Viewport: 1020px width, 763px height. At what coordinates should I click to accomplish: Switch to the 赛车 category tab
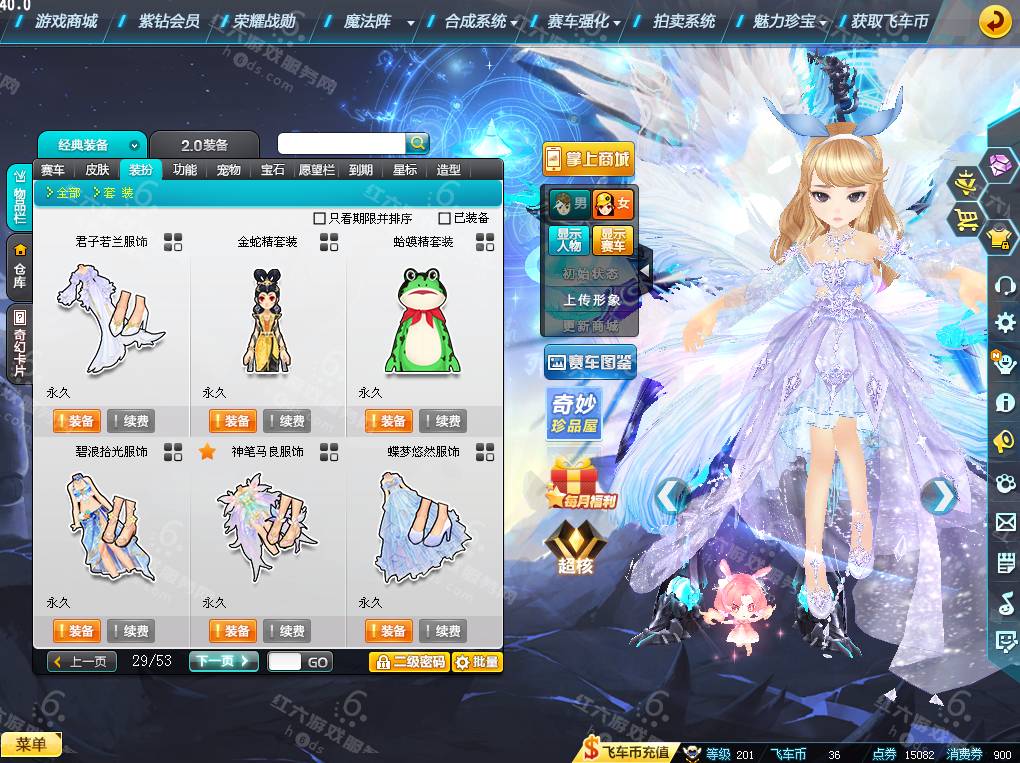pyautogui.click(x=52, y=170)
